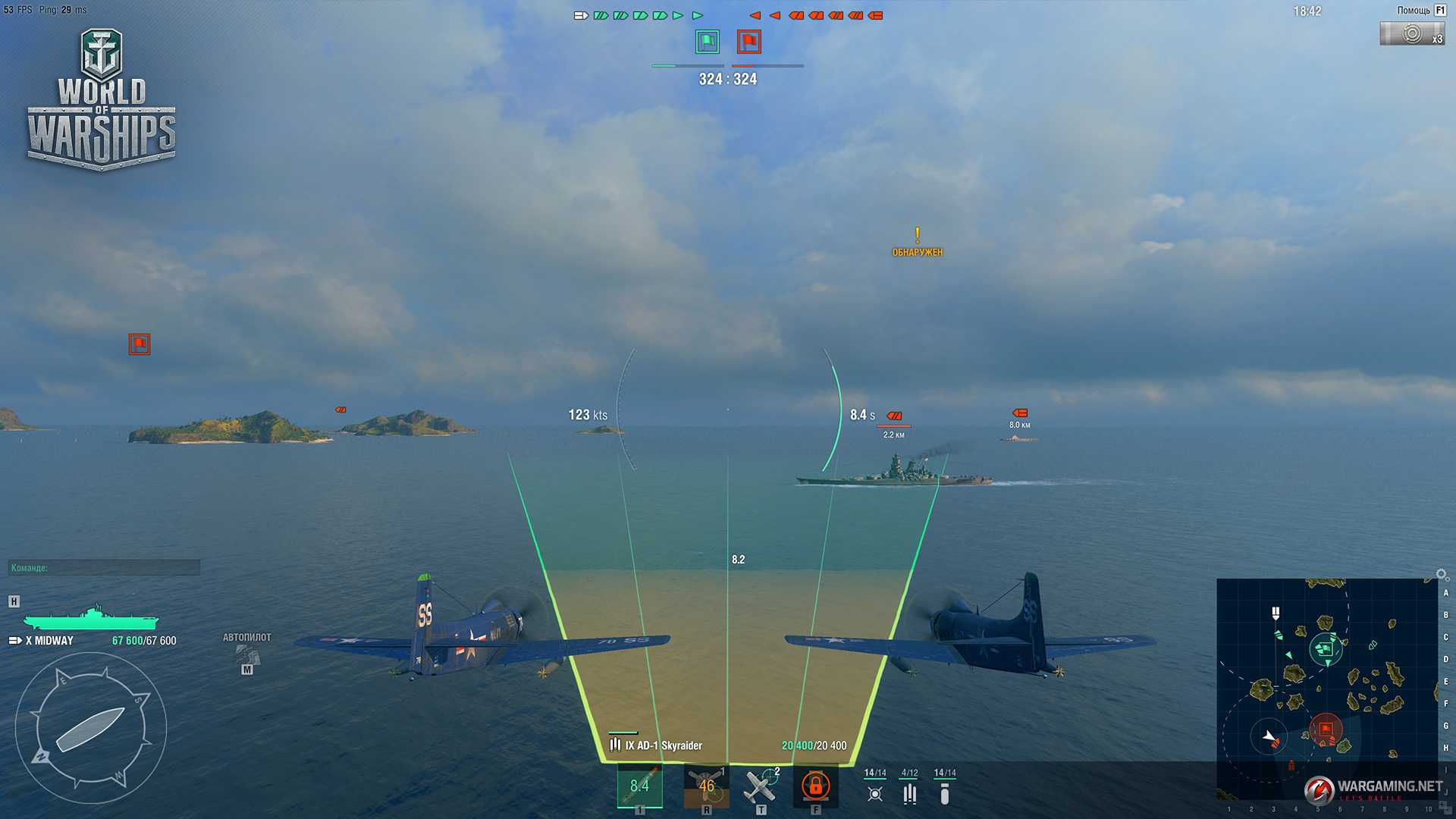
Task: Toggle the autopilot map icon
Action: (x=246, y=654)
